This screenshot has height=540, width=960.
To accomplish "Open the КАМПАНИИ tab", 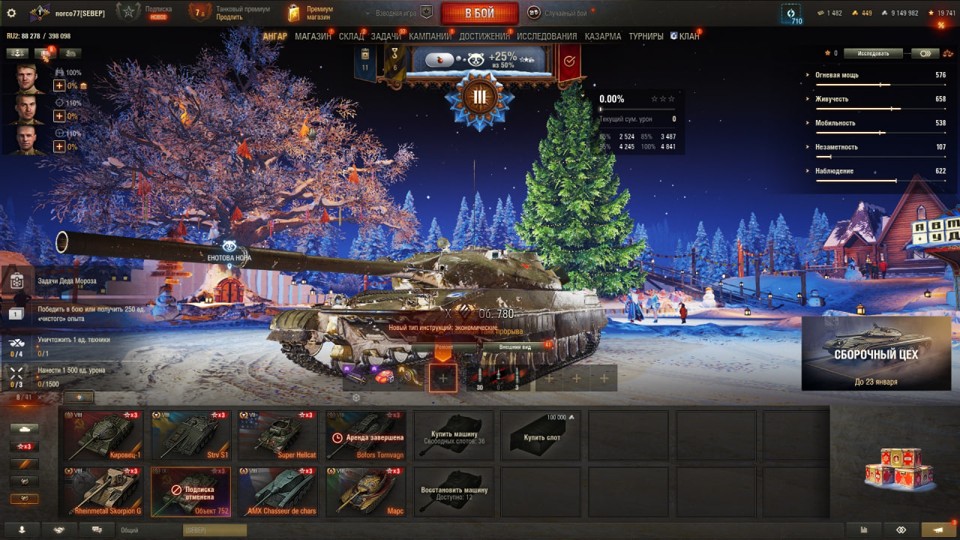I will (x=429, y=37).
